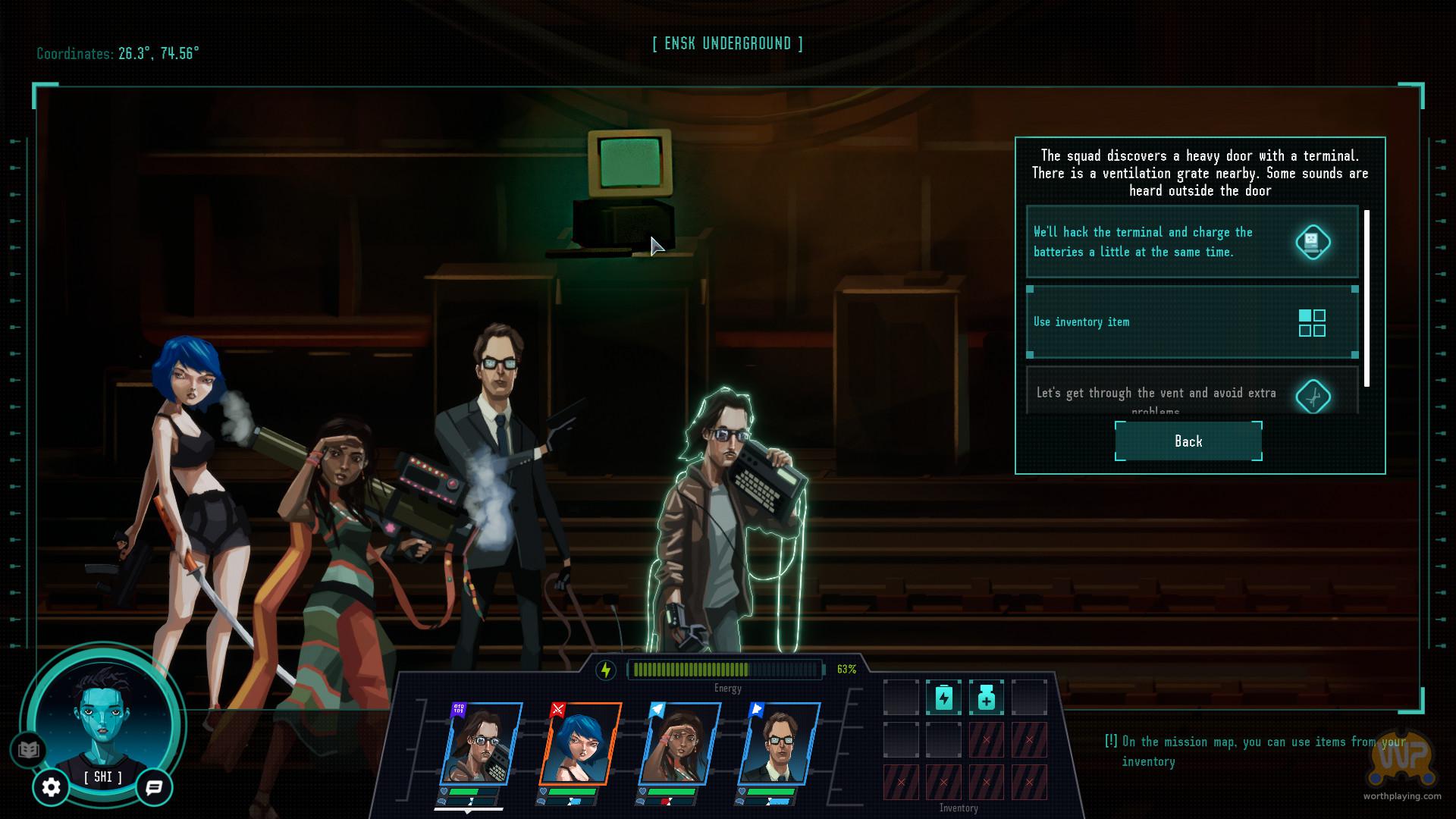
Task: Use the medkit item in inventory
Action: 986,698
